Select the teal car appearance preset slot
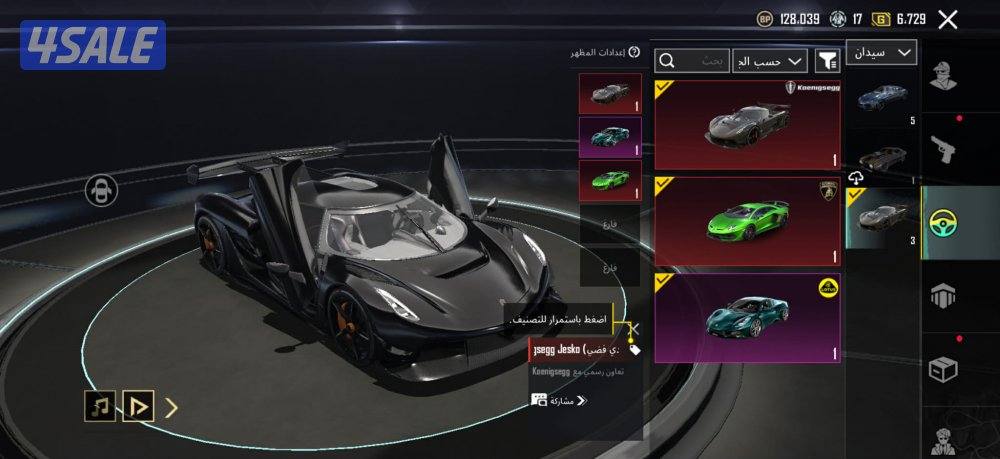Viewport: 1000px width, 459px height. tap(610, 137)
